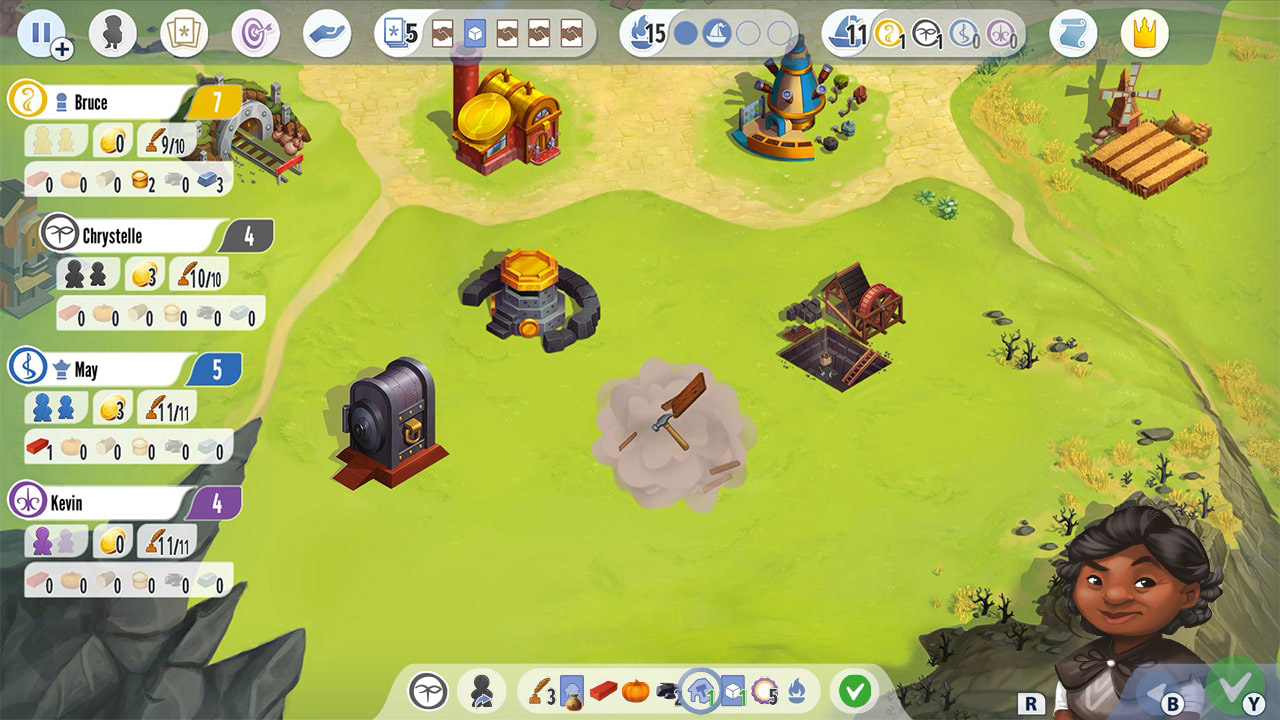The image size is (1280, 720).
Task: Select the player emblem tab at bottom left bar
Action: pos(428,690)
